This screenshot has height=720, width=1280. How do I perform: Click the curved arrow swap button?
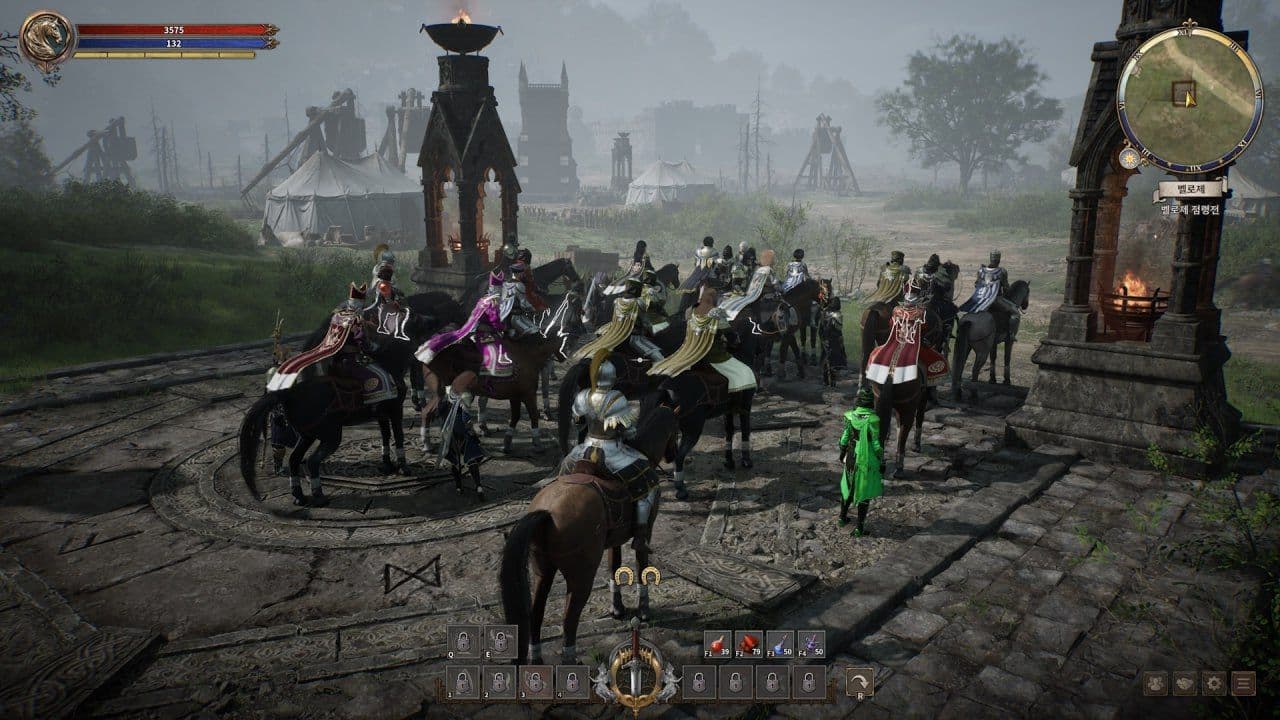[859, 682]
